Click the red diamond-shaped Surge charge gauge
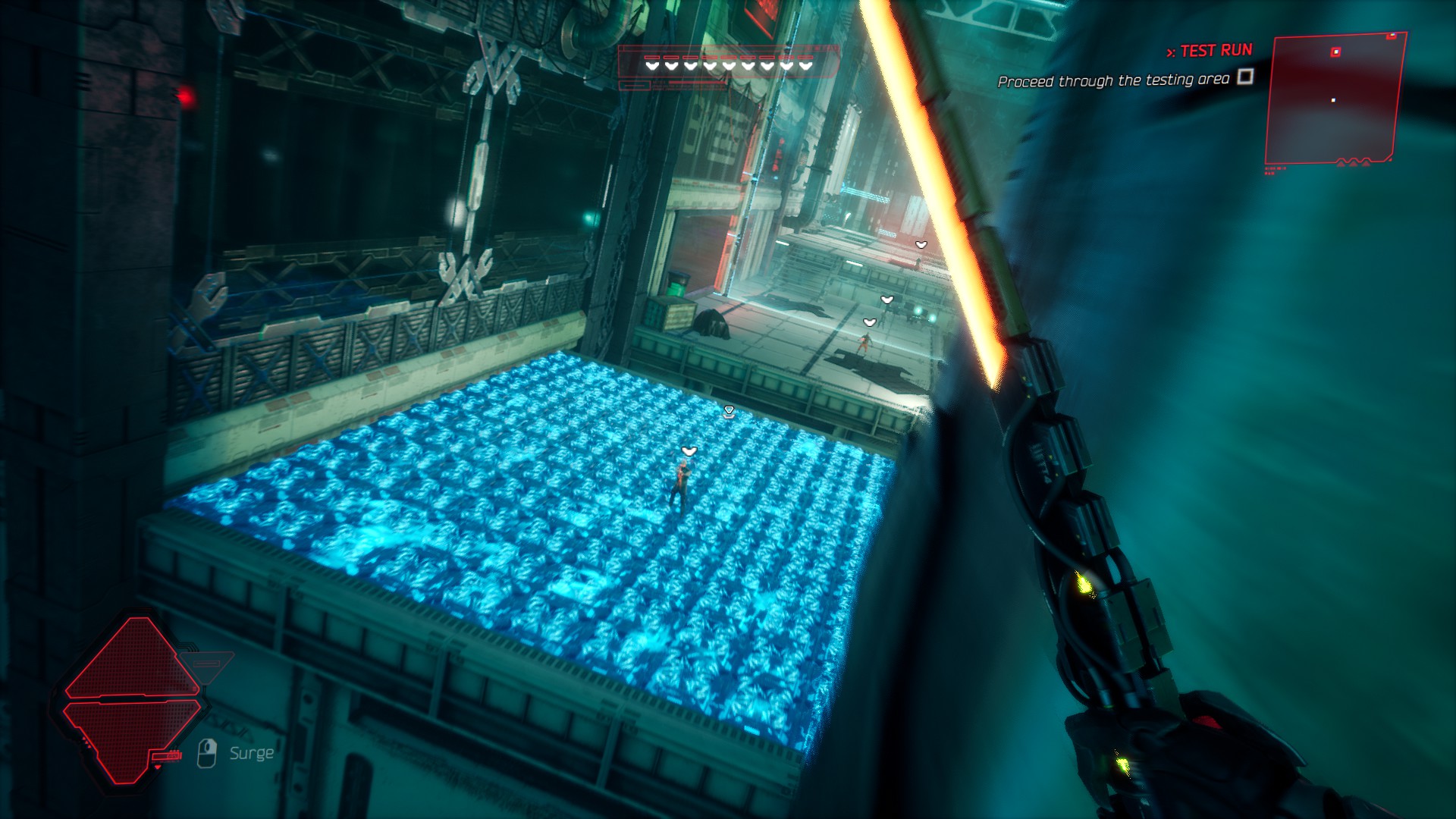 coord(134,700)
